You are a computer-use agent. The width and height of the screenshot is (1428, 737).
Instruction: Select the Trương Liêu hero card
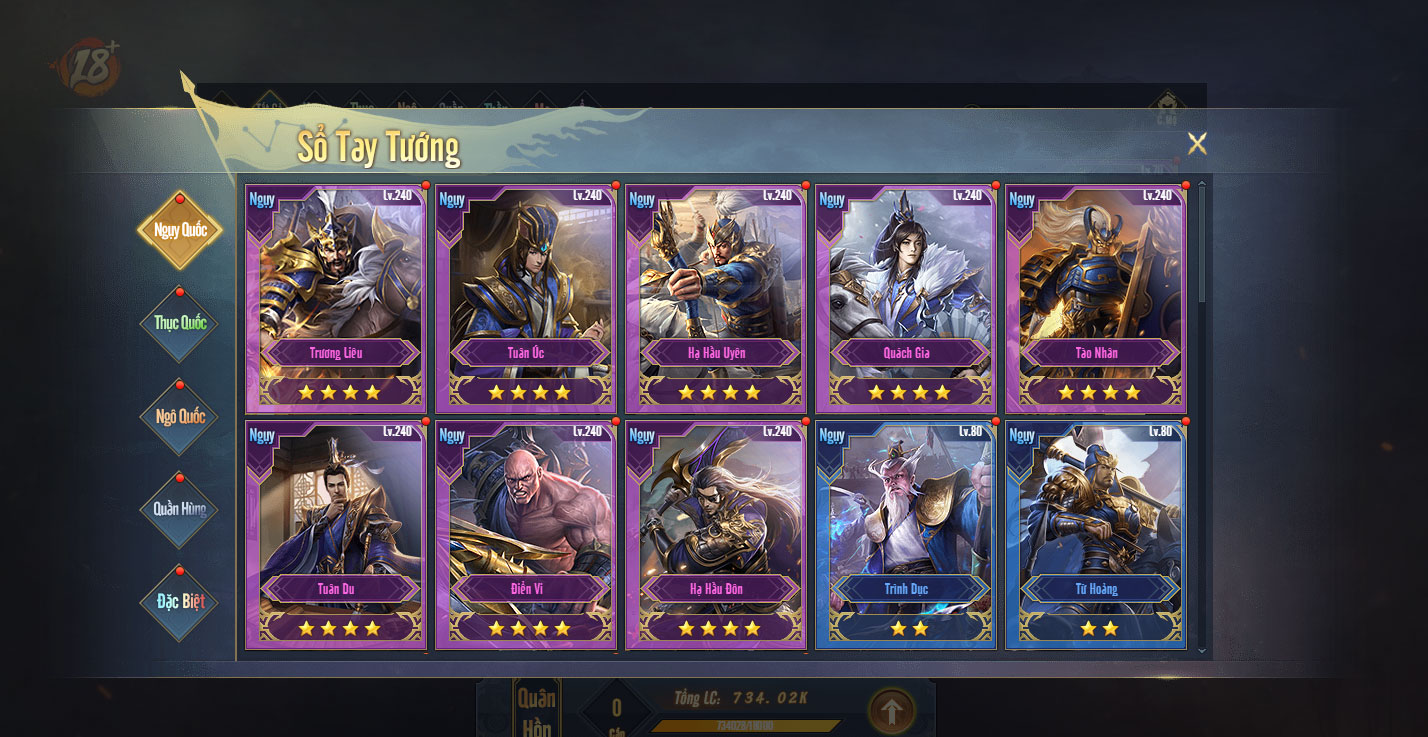[x=336, y=297]
